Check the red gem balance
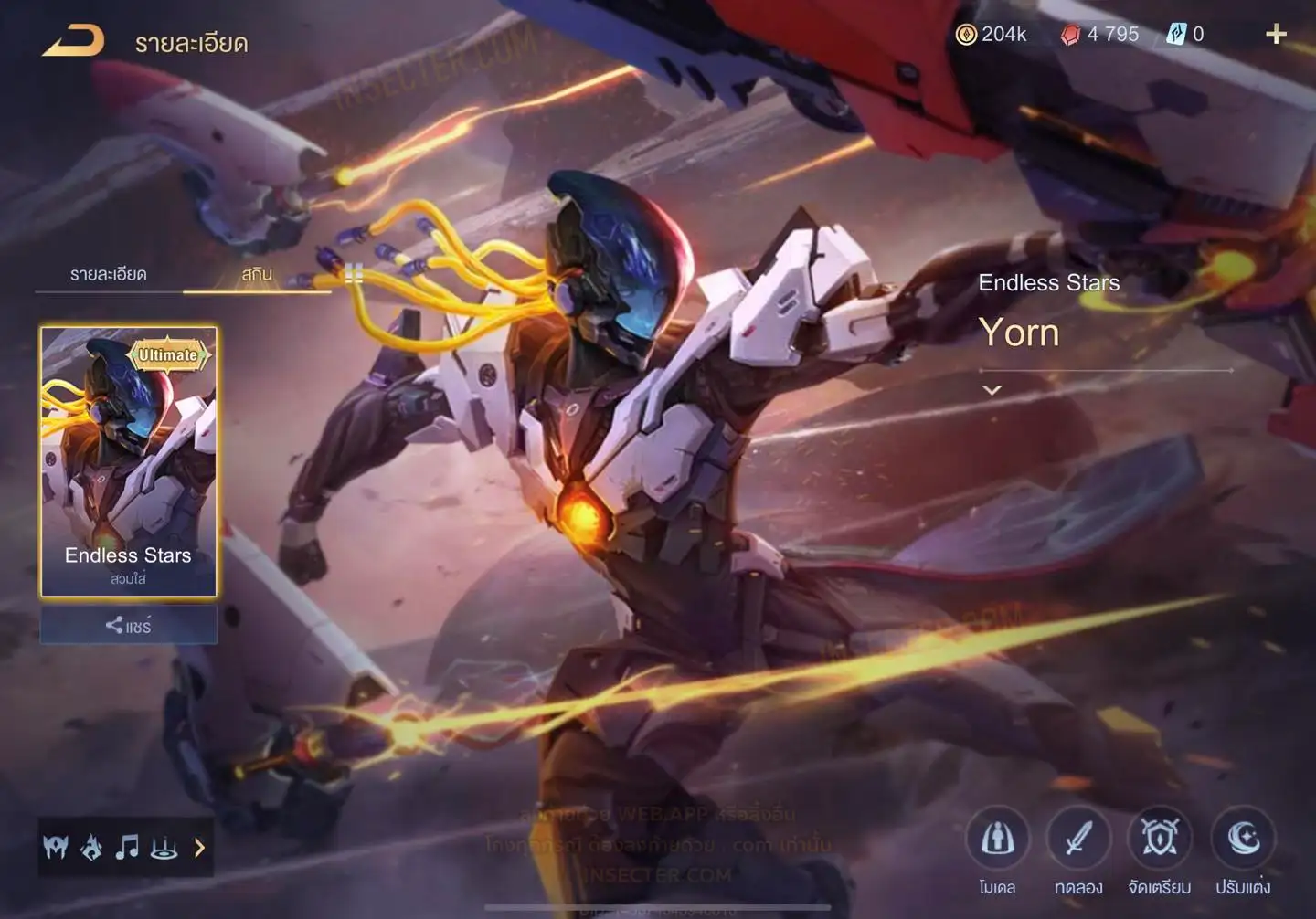The height and width of the screenshot is (919, 1316). [1100, 35]
